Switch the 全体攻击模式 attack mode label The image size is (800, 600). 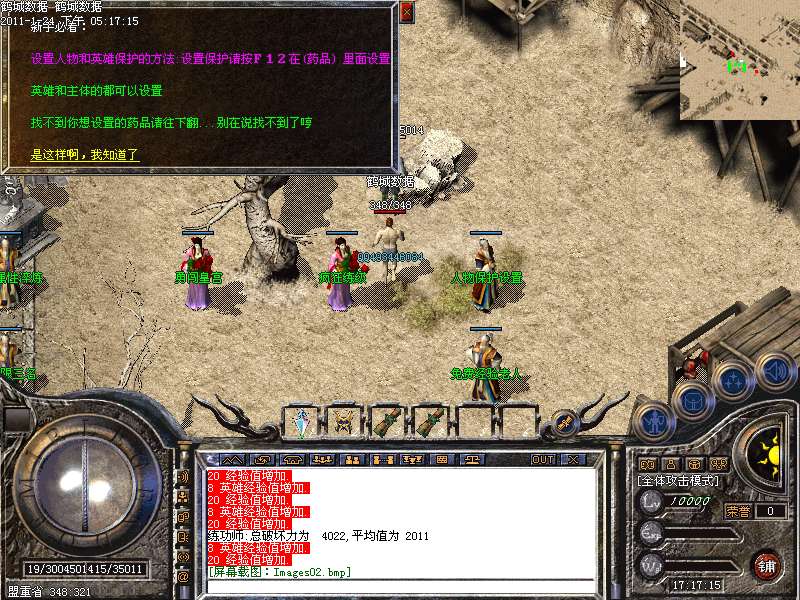click(679, 481)
